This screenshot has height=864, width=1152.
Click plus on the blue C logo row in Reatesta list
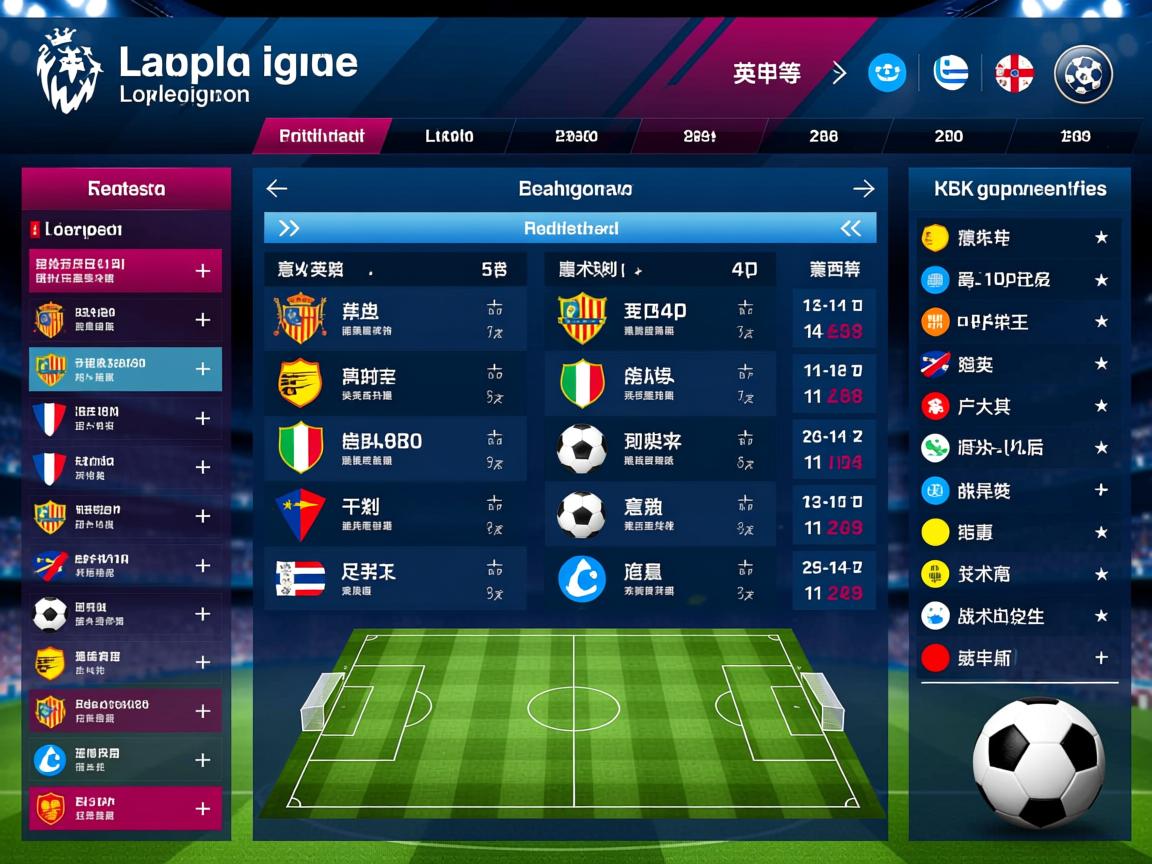[x=202, y=760]
